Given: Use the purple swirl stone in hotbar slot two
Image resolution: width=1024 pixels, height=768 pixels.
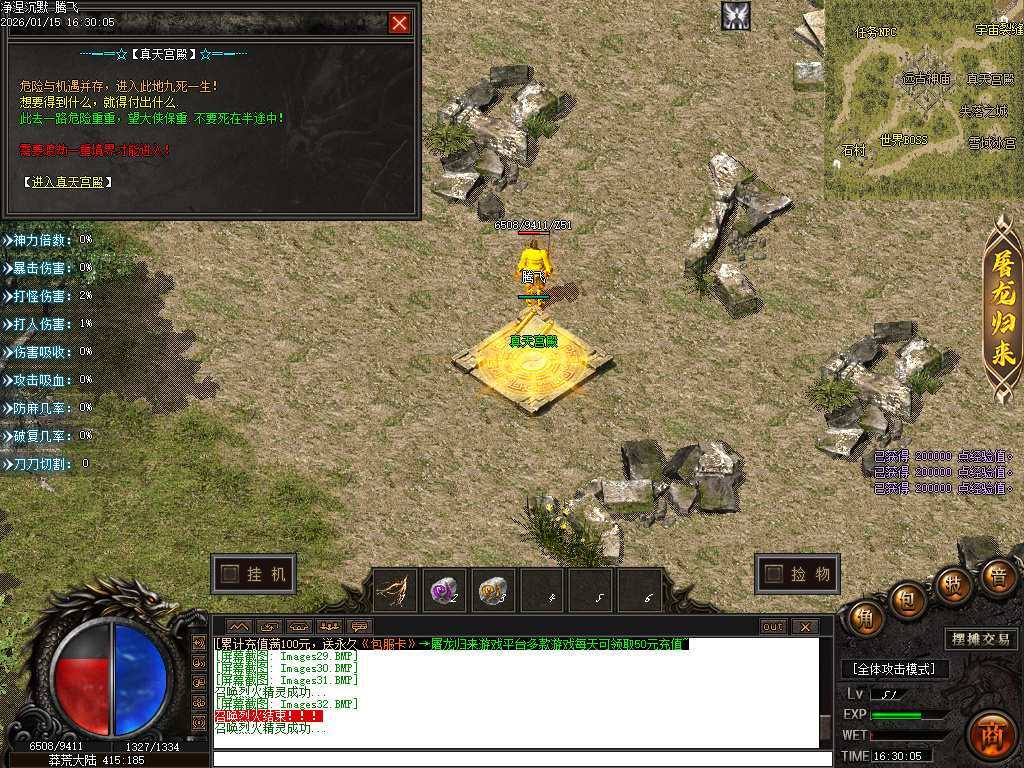Looking at the screenshot, I should click(445, 591).
